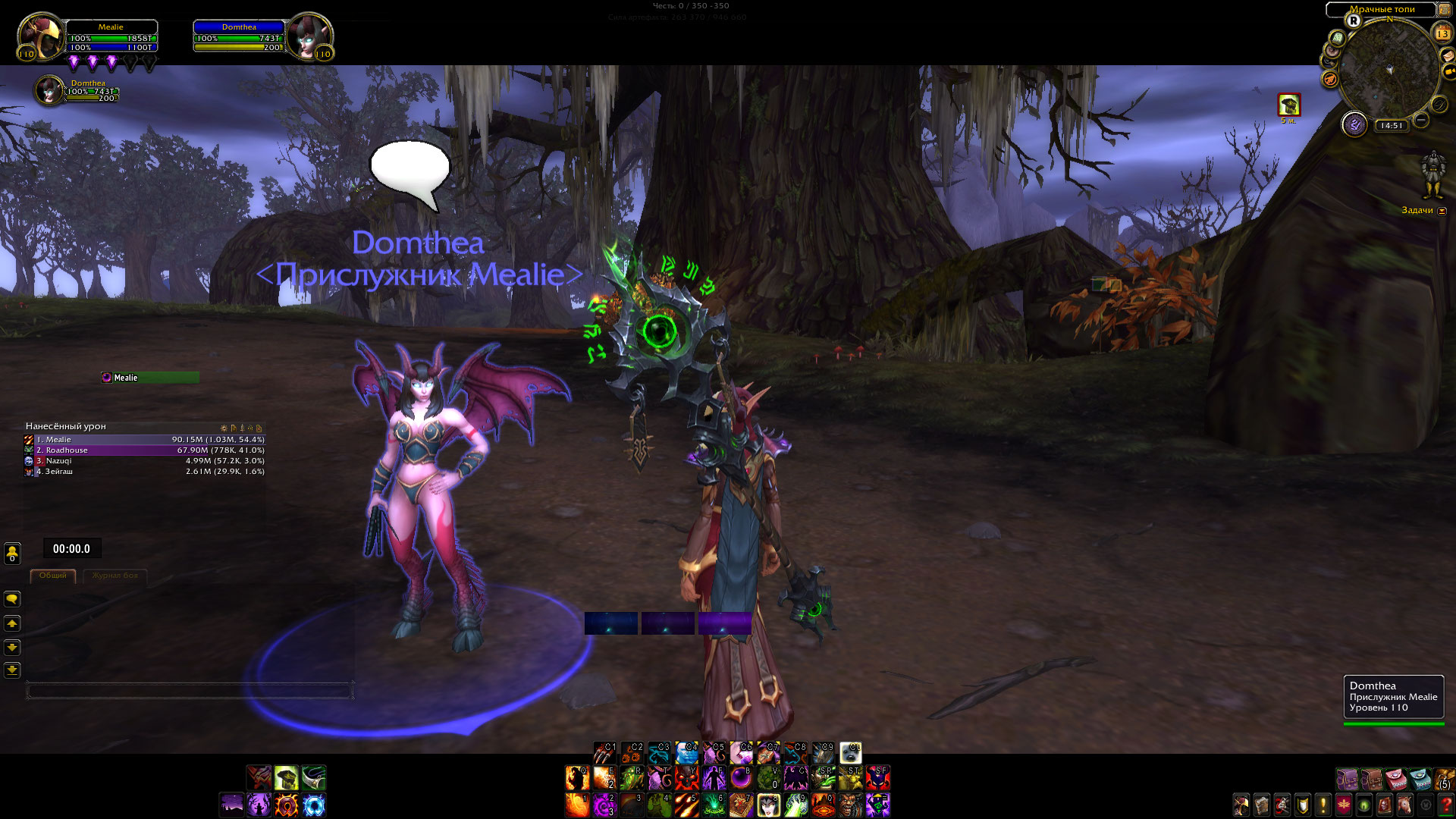Open the calendar showing day 13
Viewport: 1456px width, 819px height.
point(1442,33)
